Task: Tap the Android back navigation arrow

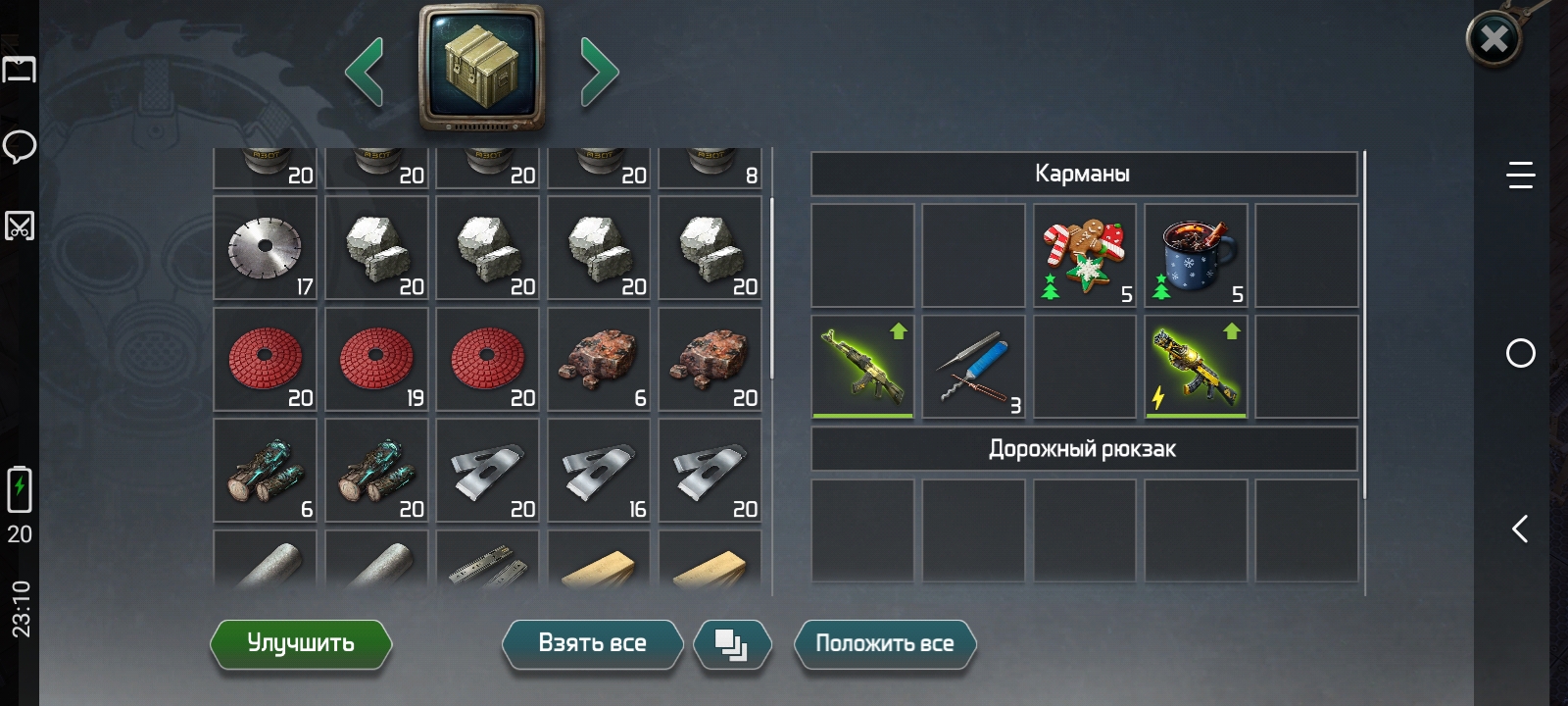Action: click(1520, 529)
